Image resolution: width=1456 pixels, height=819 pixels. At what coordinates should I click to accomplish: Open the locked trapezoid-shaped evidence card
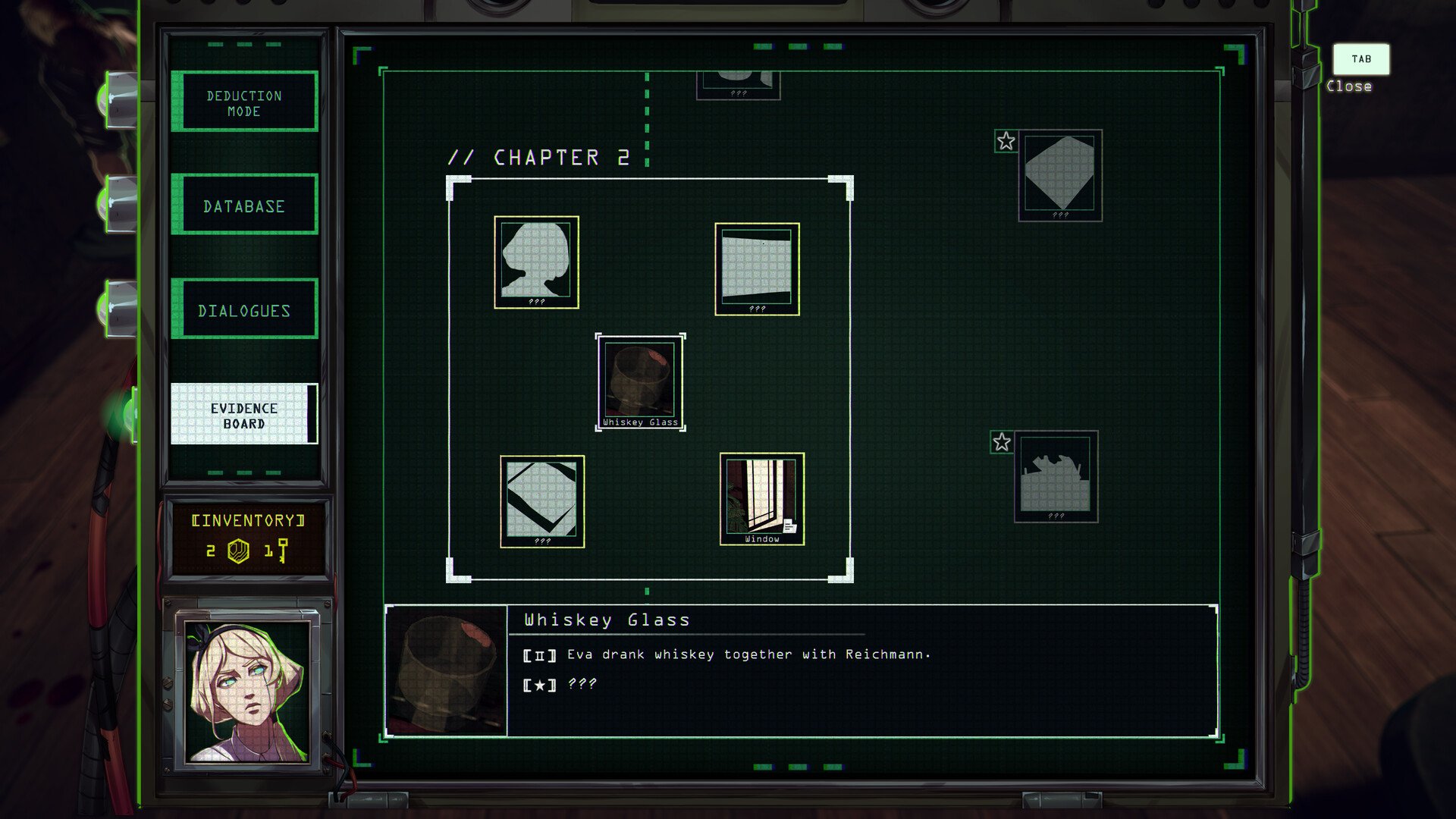(757, 268)
